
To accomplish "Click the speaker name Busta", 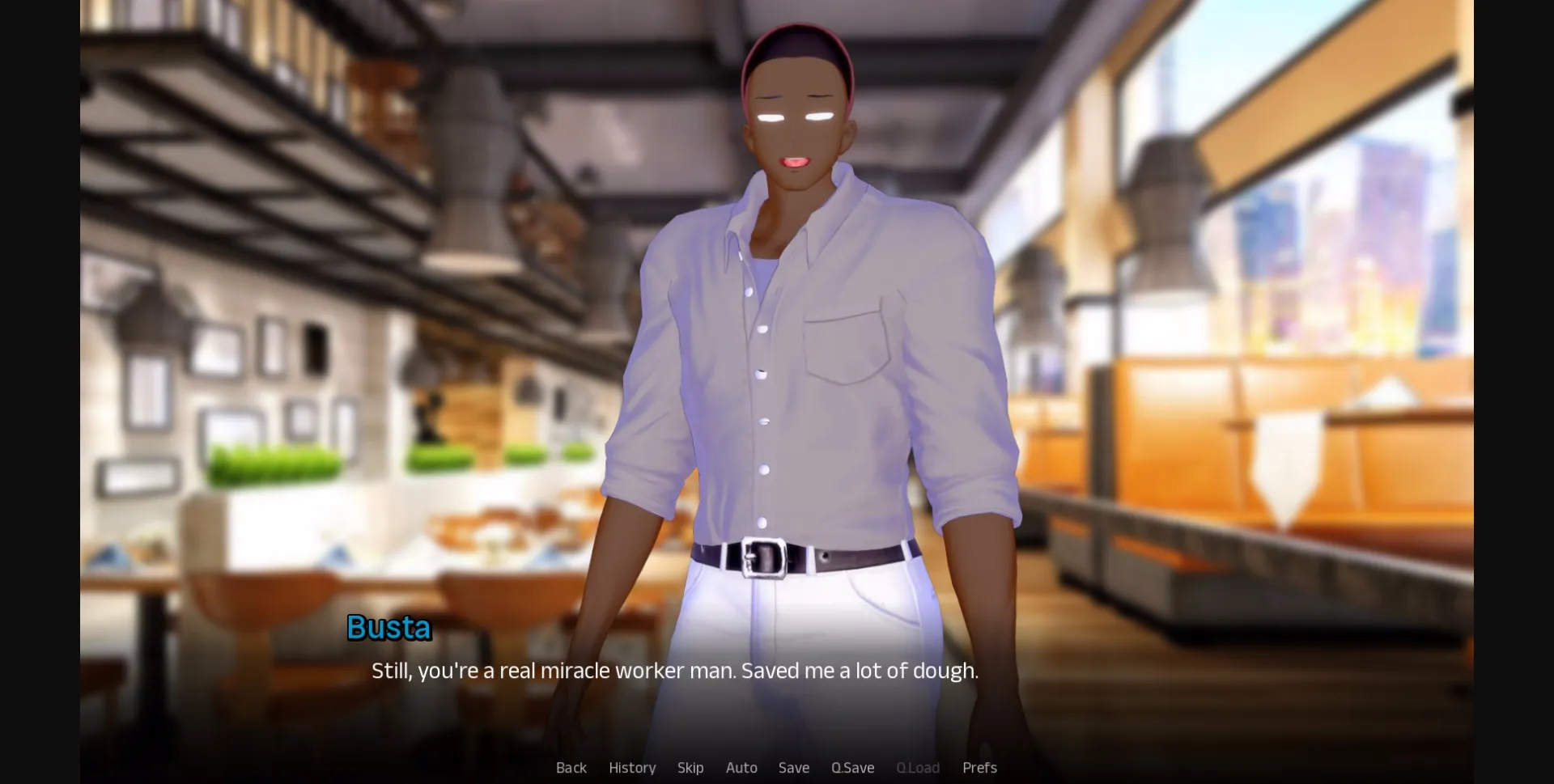I will (388, 627).
